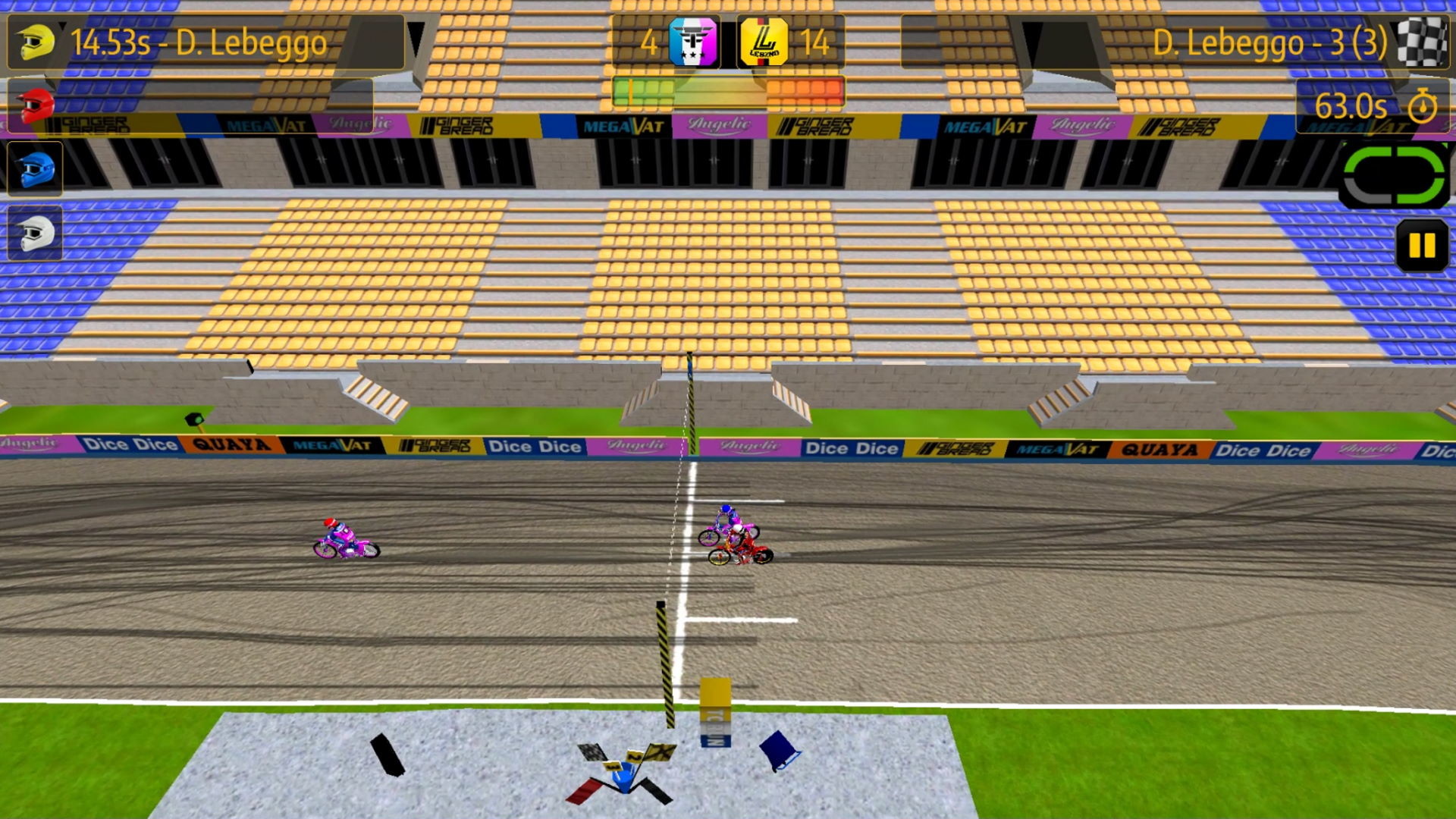Toggle the yellow helmet rider panel
The image size is (1456, 819).
[36, 42]
